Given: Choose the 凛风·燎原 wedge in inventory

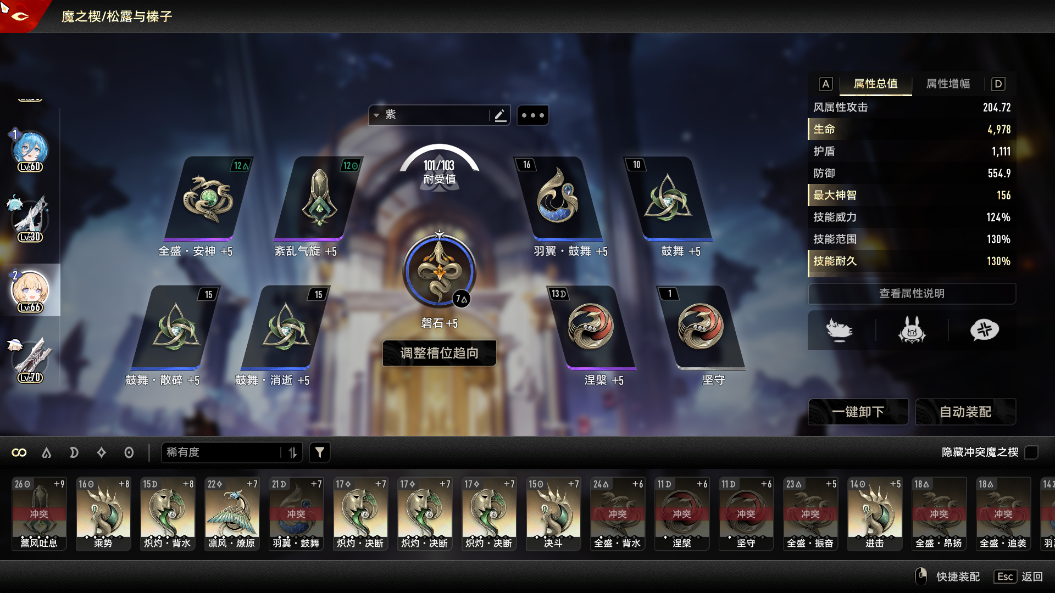Looking at the screenshot, I should point(232,513).
